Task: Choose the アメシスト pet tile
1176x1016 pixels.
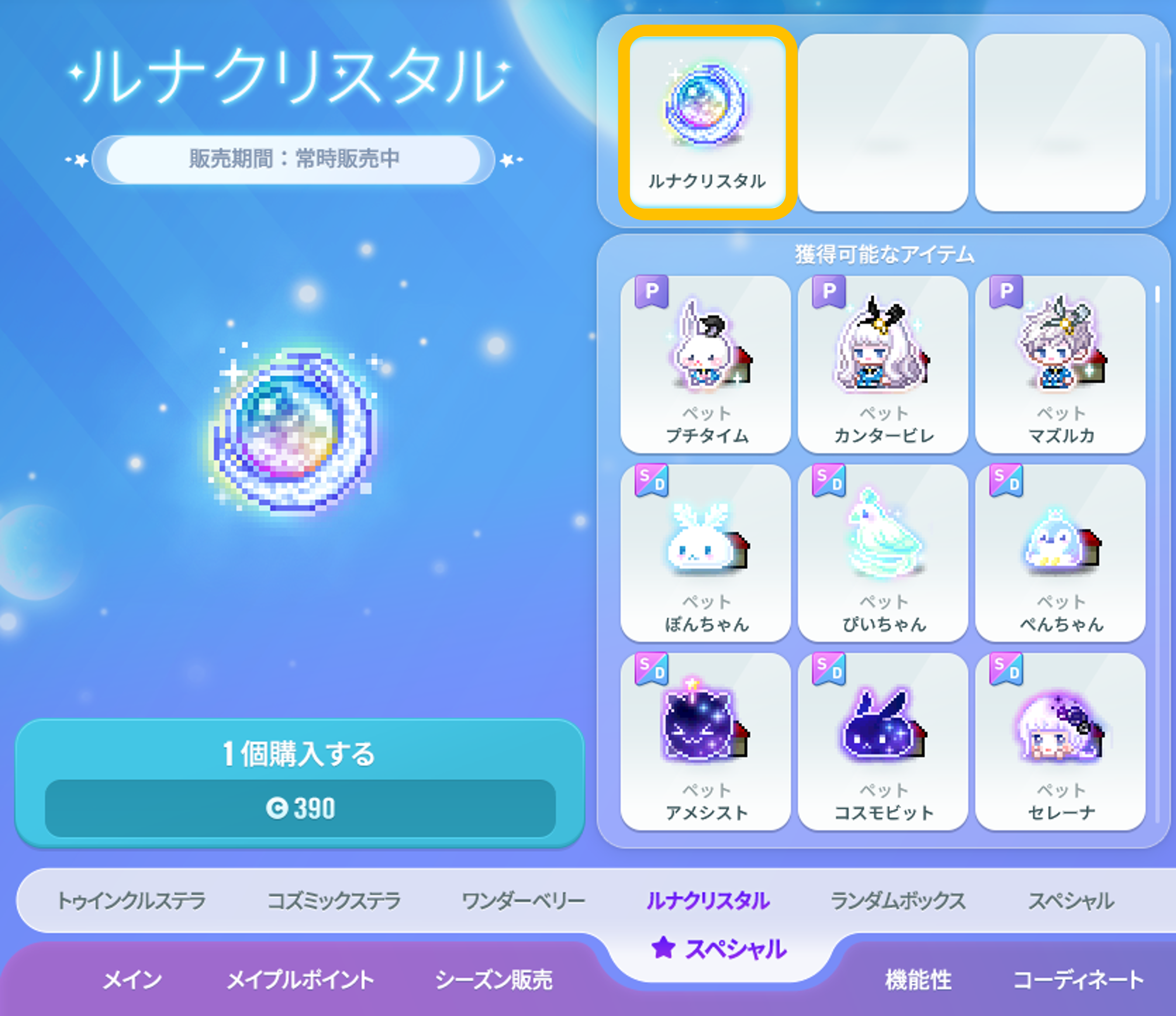Action: click(706, 741)
